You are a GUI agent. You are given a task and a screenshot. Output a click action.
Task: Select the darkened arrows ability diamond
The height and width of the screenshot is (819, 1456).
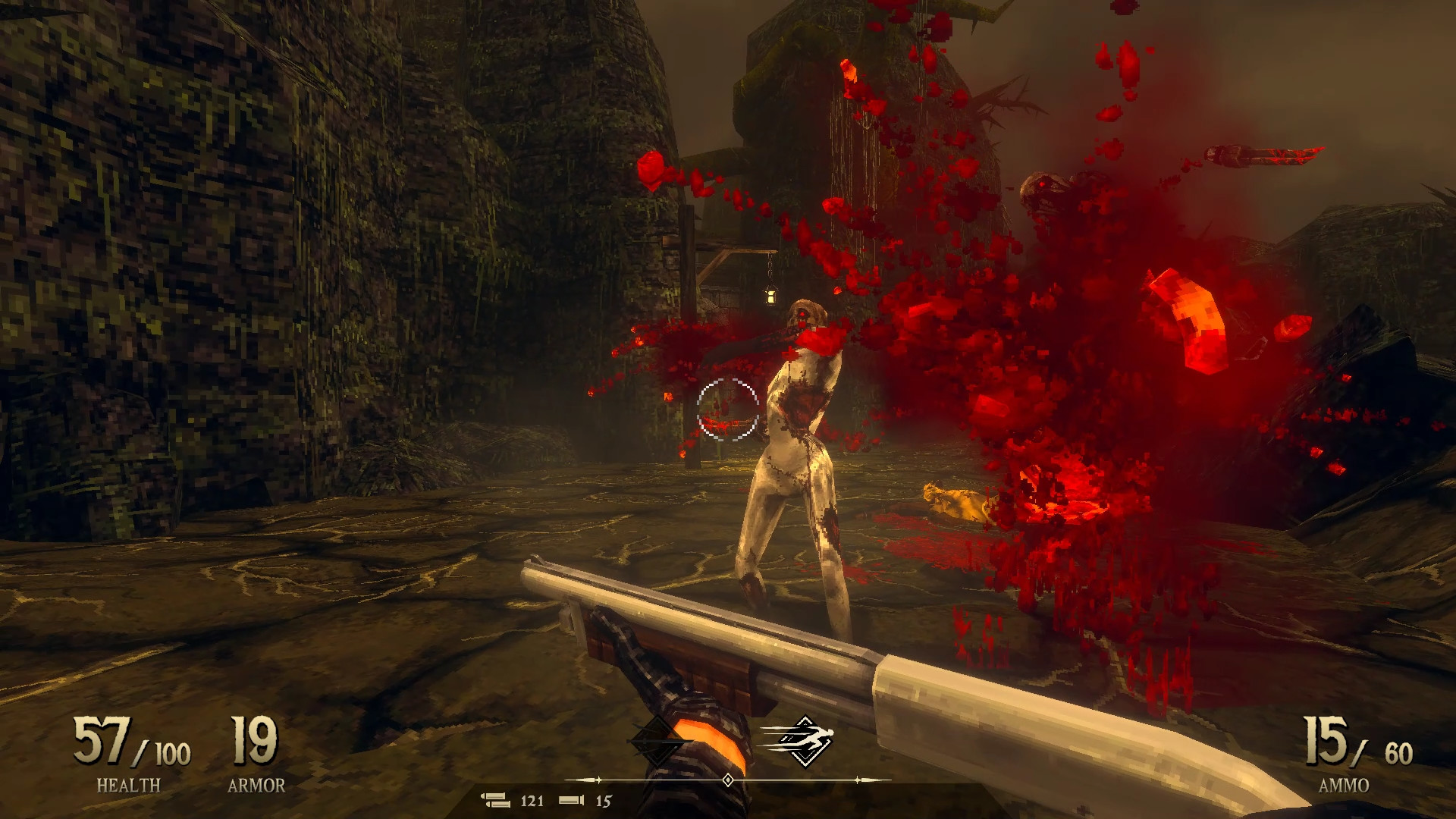click(657, 740)
